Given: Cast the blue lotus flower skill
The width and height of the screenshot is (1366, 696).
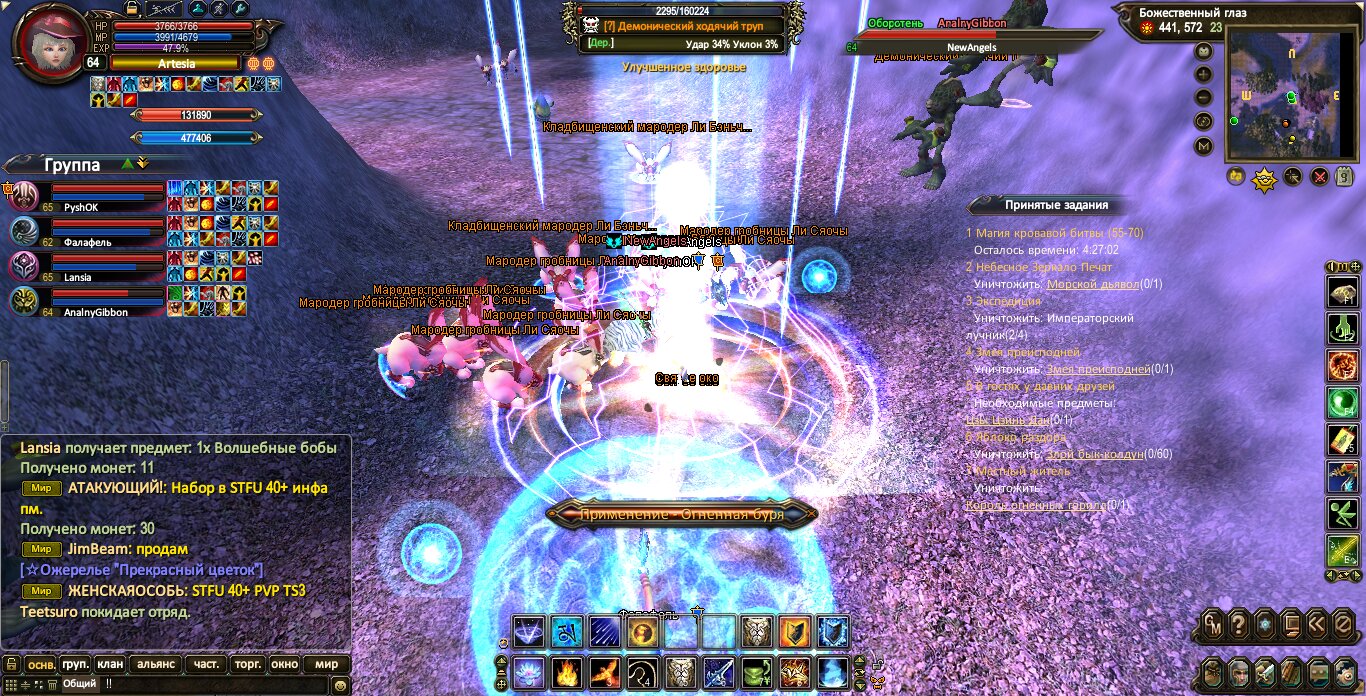Looking at the screenshot, I should pos(528,671).
